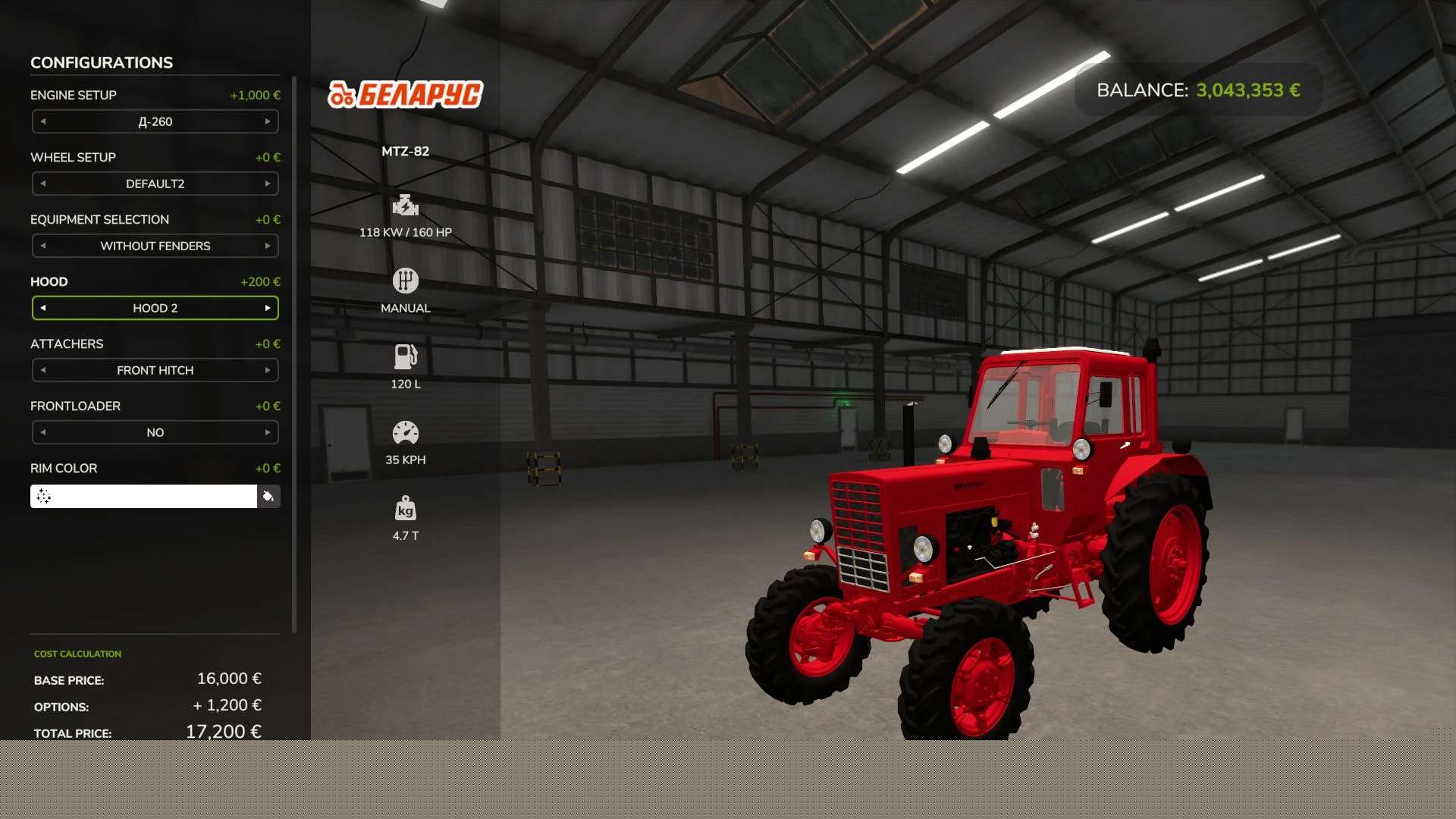Switch Frontloader to next option
The image size is (1456, 819).
tap(268, 432)
